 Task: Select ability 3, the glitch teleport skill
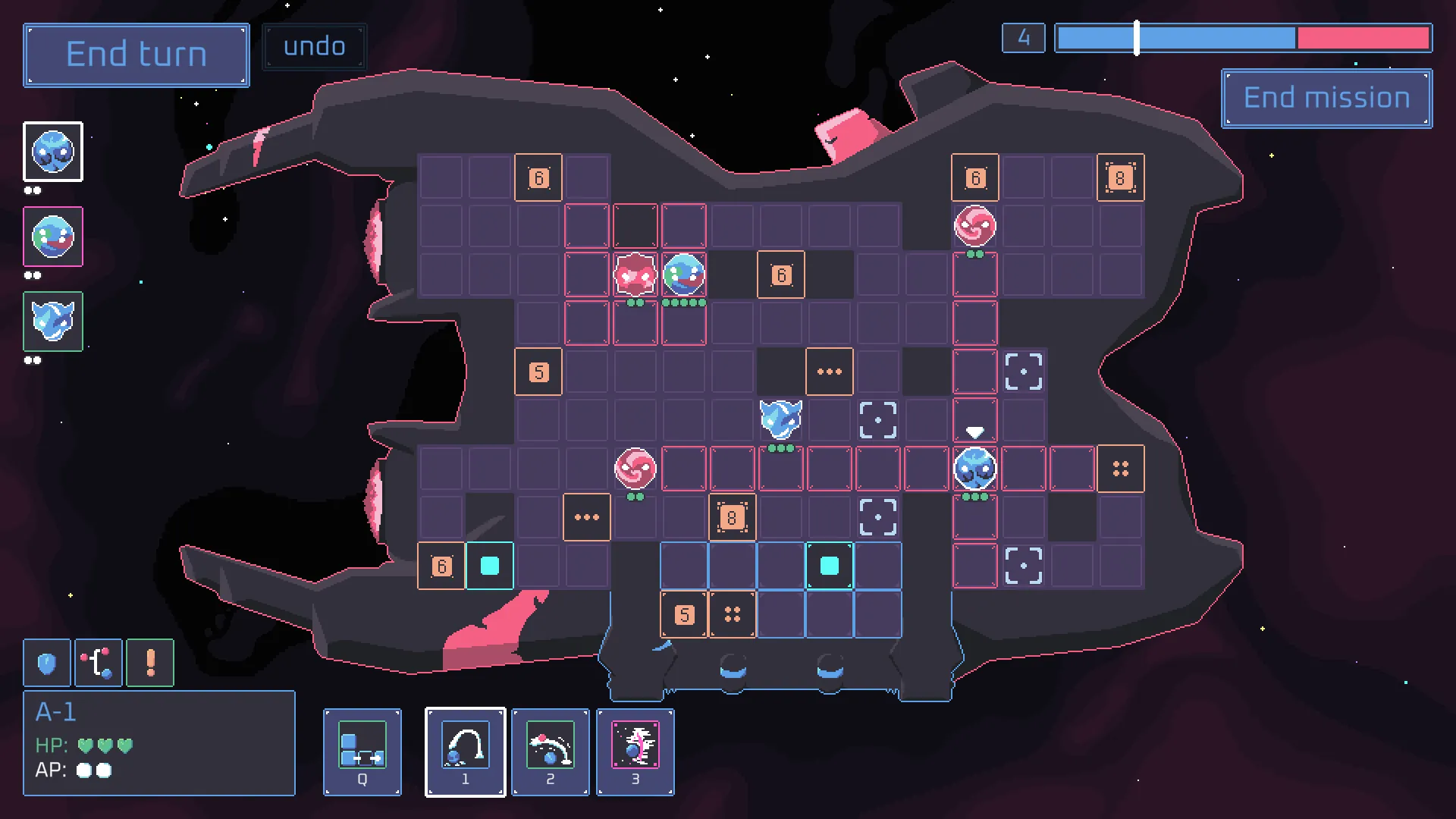(635, 752)
